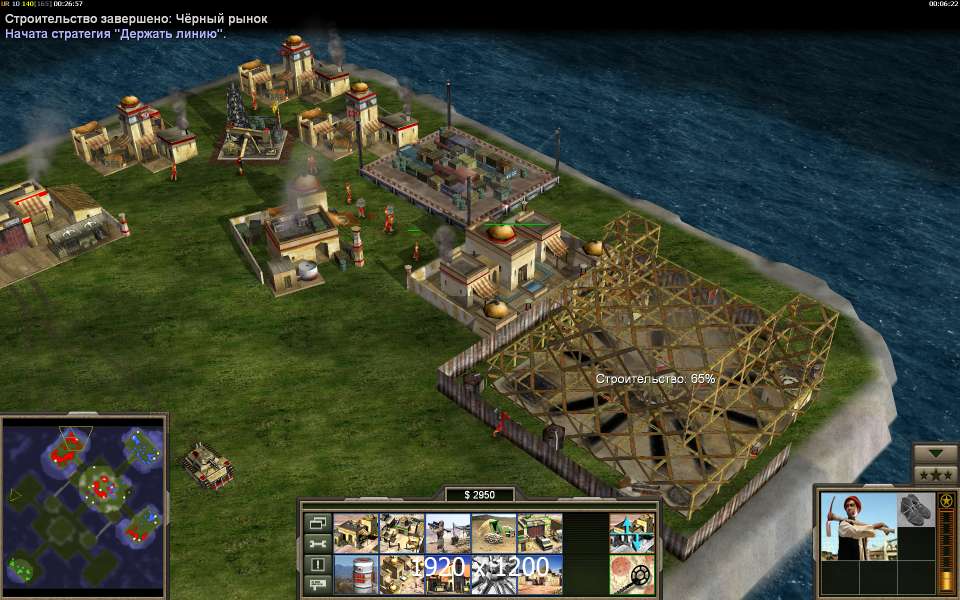960x600 pixels.
Task: Open the three-star General's powers menu
Action: 936,474
